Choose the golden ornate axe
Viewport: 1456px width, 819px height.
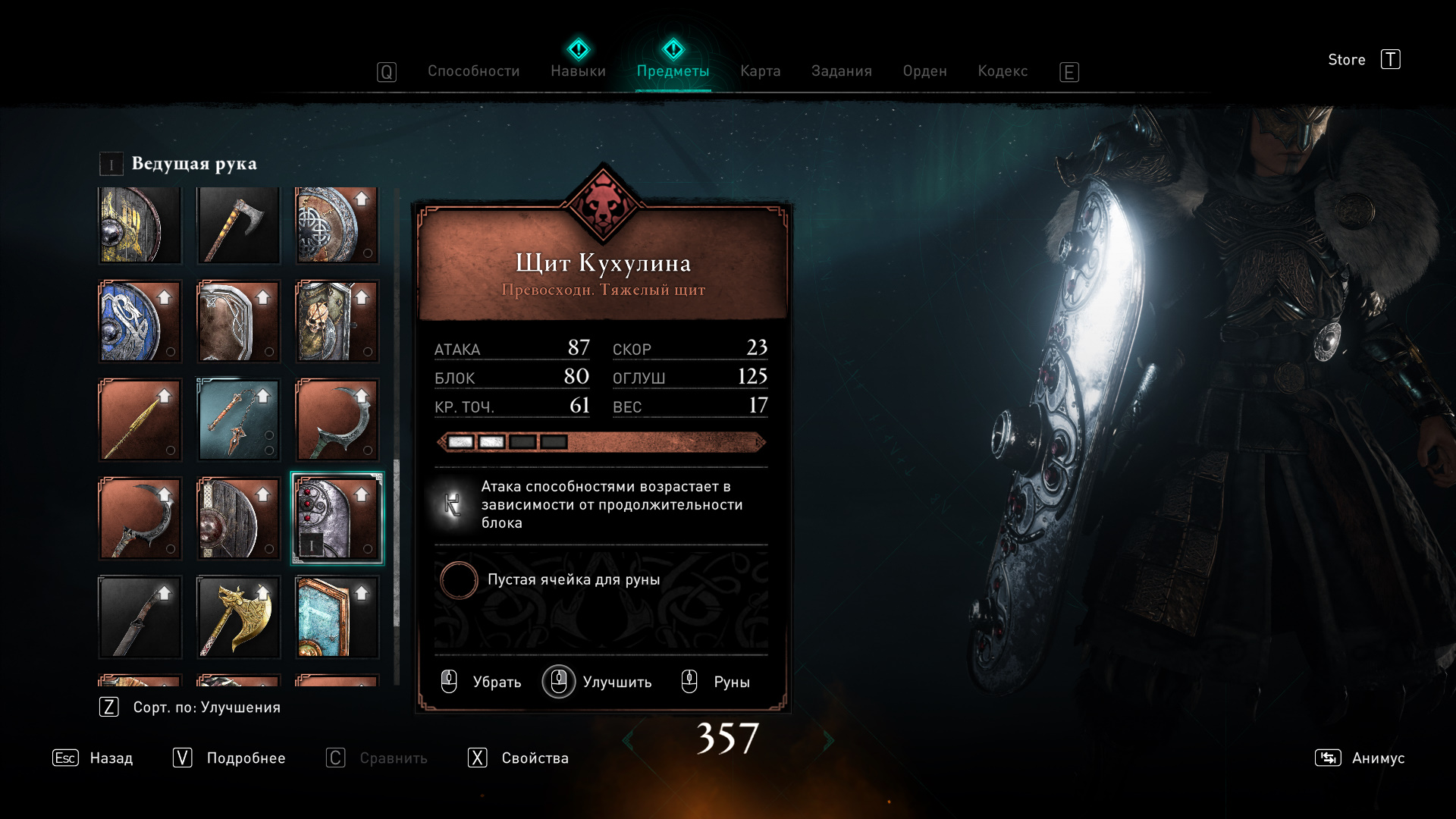(x=239, y=617)
